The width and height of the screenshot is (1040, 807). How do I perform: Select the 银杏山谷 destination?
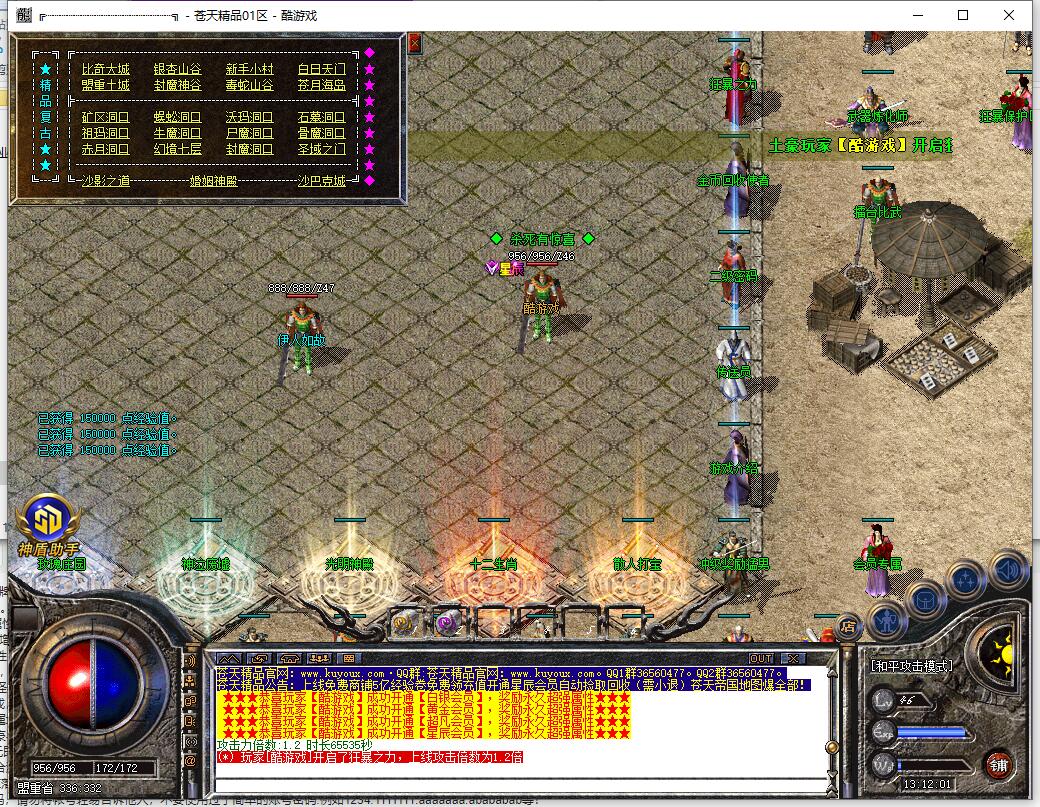pos(177,69)
